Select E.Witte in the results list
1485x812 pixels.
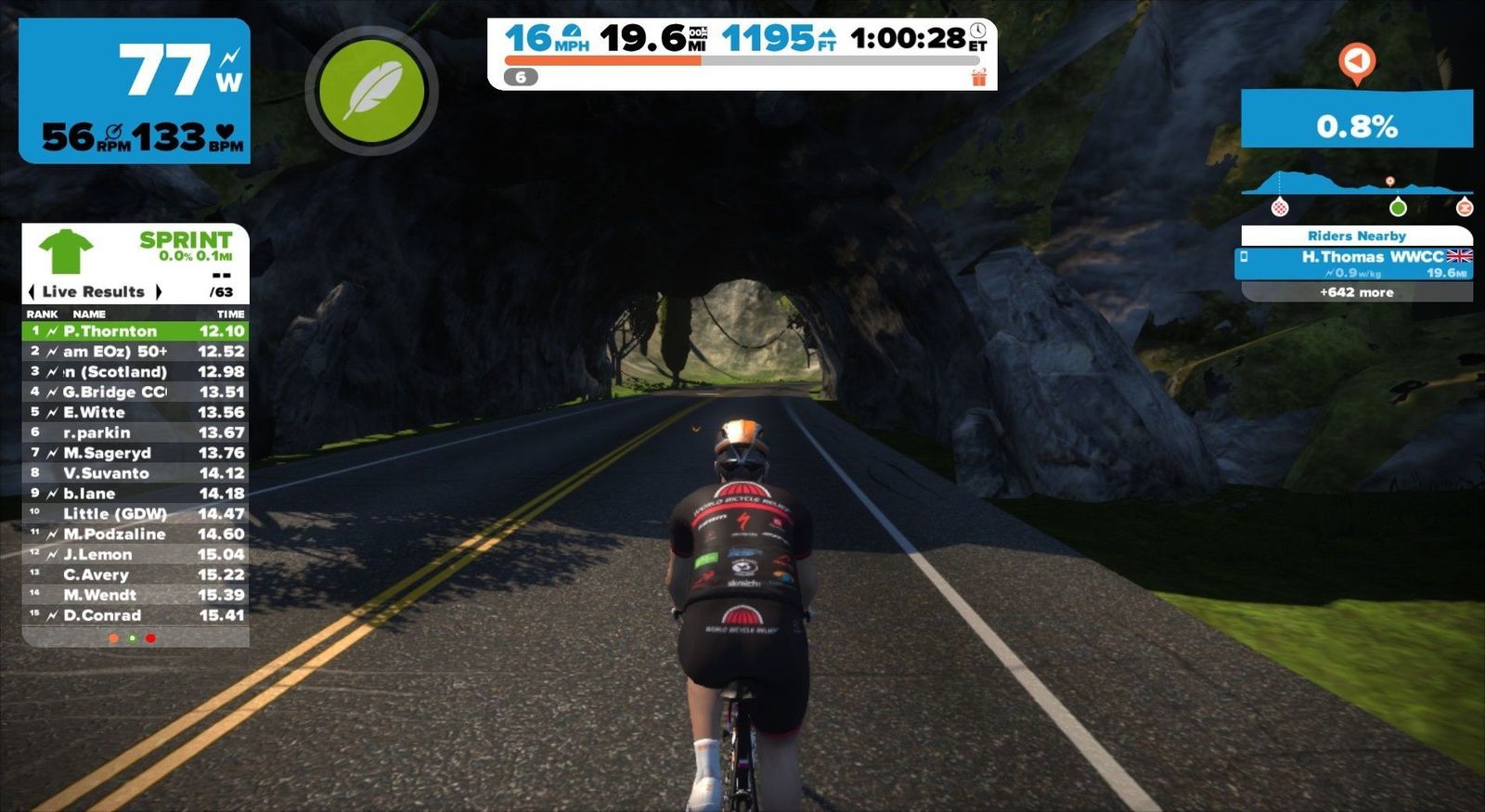coord(136,412)
